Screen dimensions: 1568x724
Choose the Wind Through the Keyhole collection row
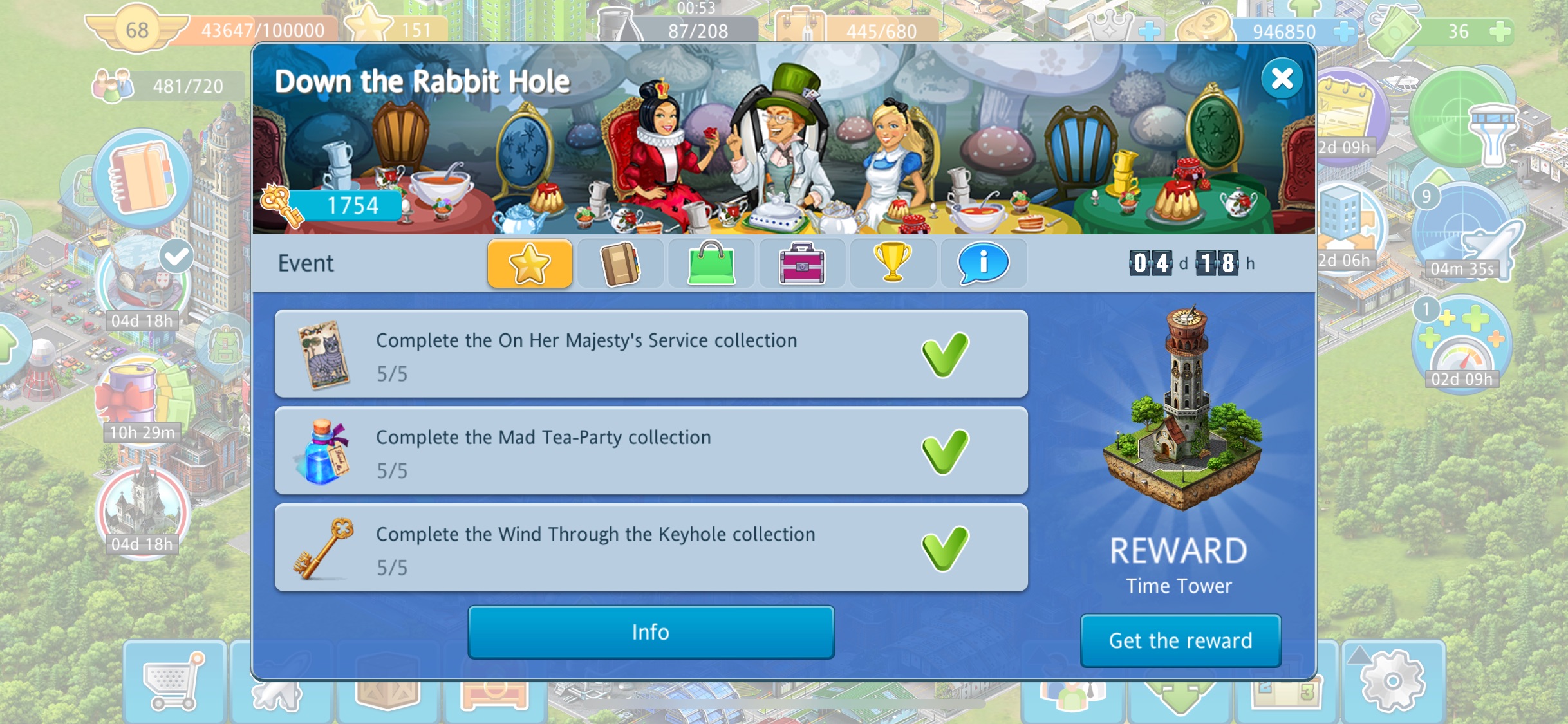[650, 548]
